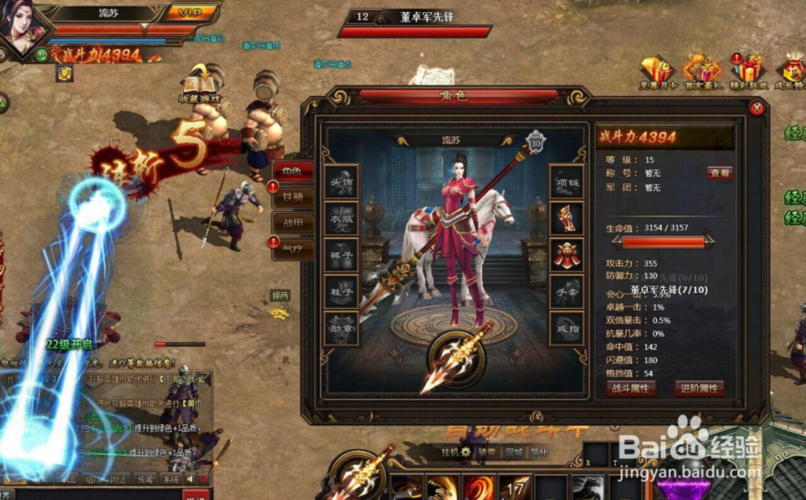This screenshot has height=500, width=806.
Task: Open the 至尊月卡 monthly card gift icon
Action: (656, 72)
